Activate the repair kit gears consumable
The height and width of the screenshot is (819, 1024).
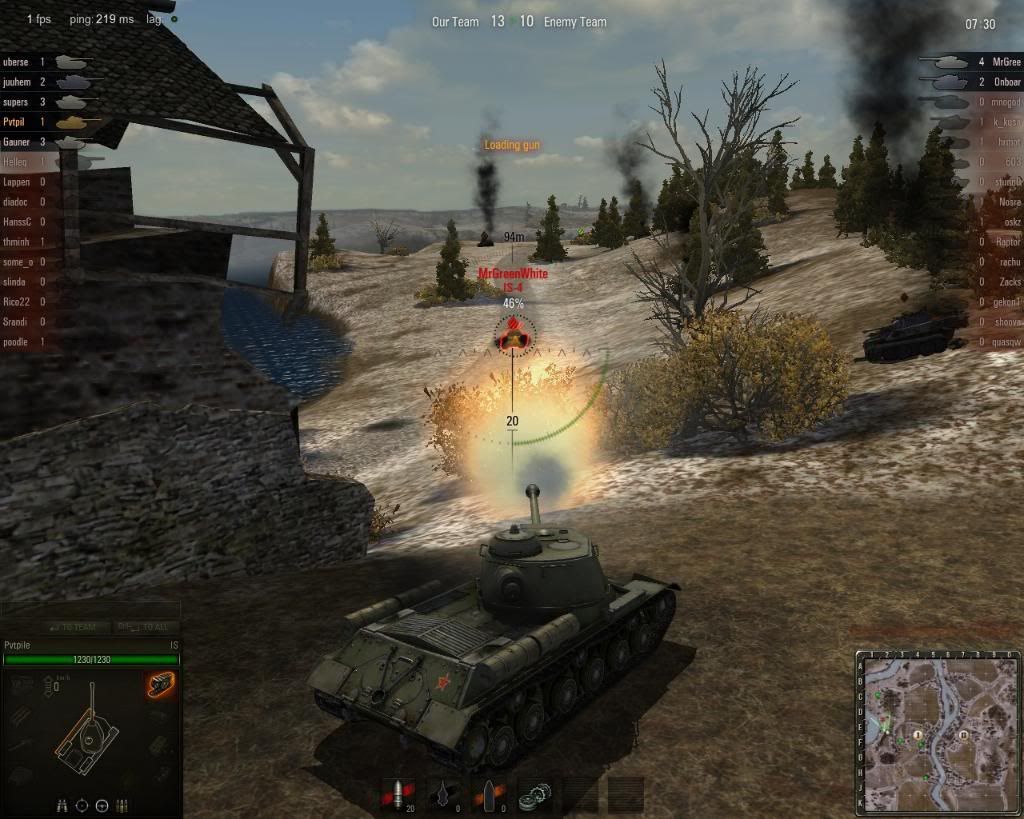click(x=537, y=795)
